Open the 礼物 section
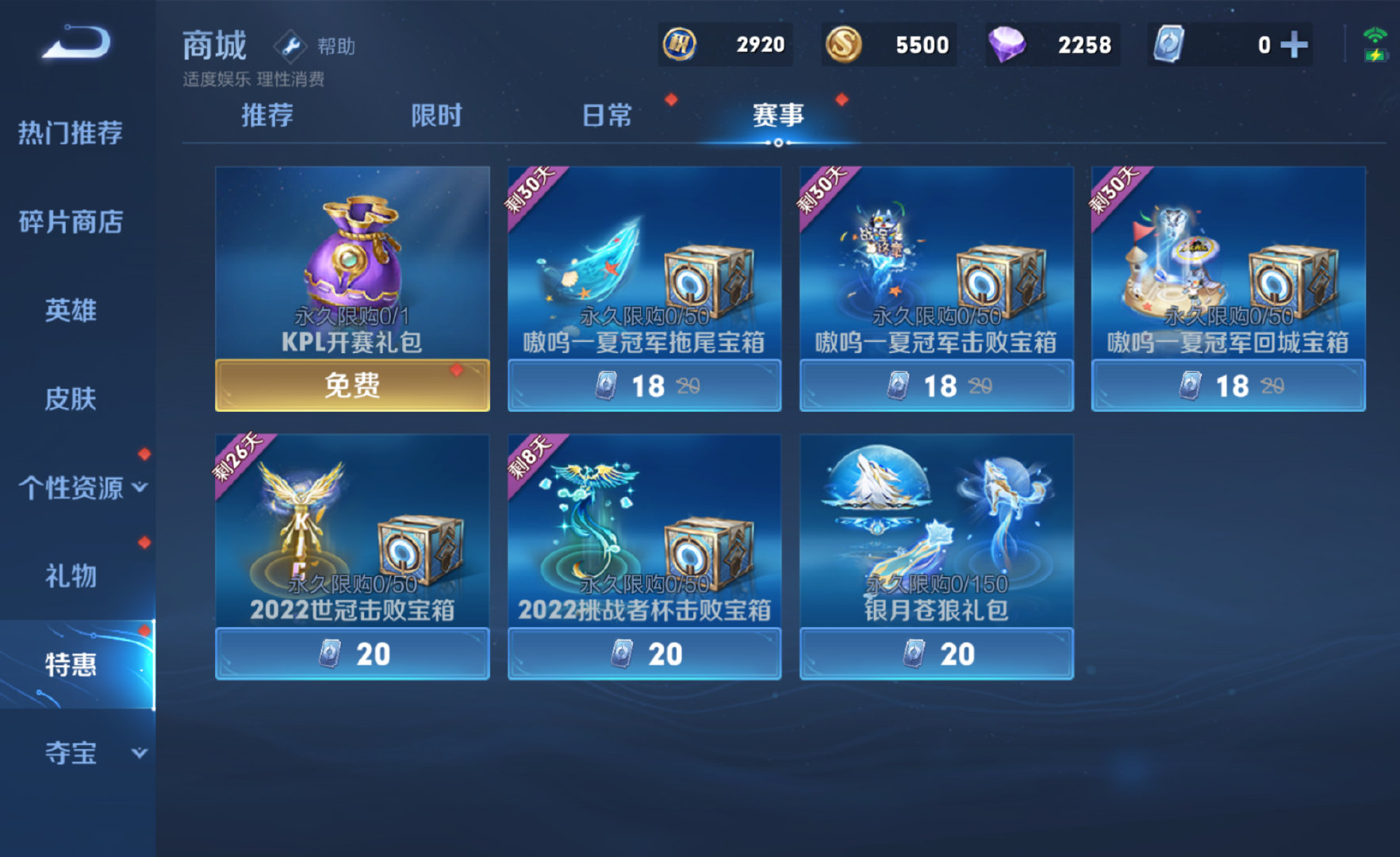Screen dimensions: 1400x857 click(71, 576)
